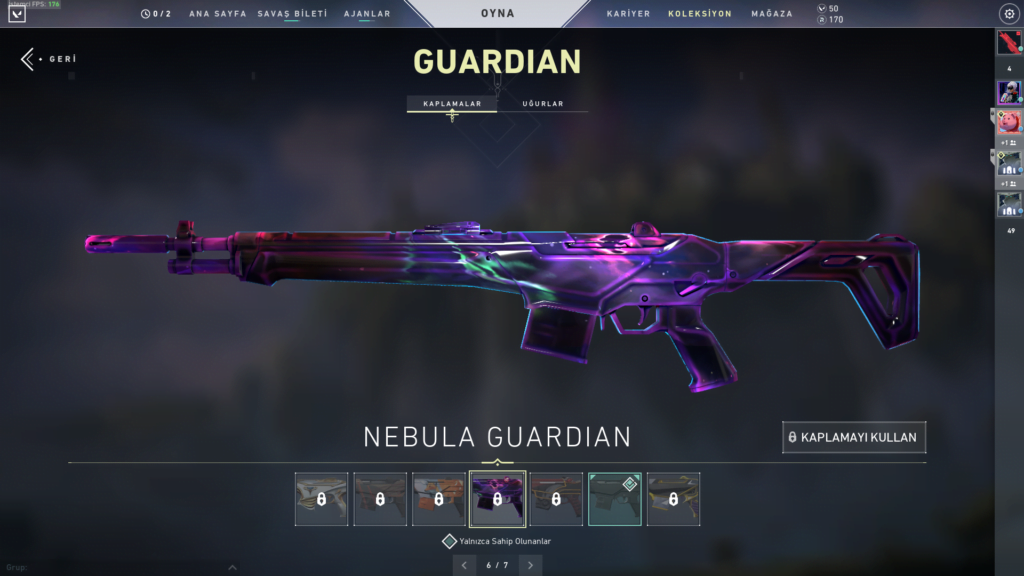1024x576 pixels.
Task: Go to the next skin page arrow
Action: (x=531, y=565)
